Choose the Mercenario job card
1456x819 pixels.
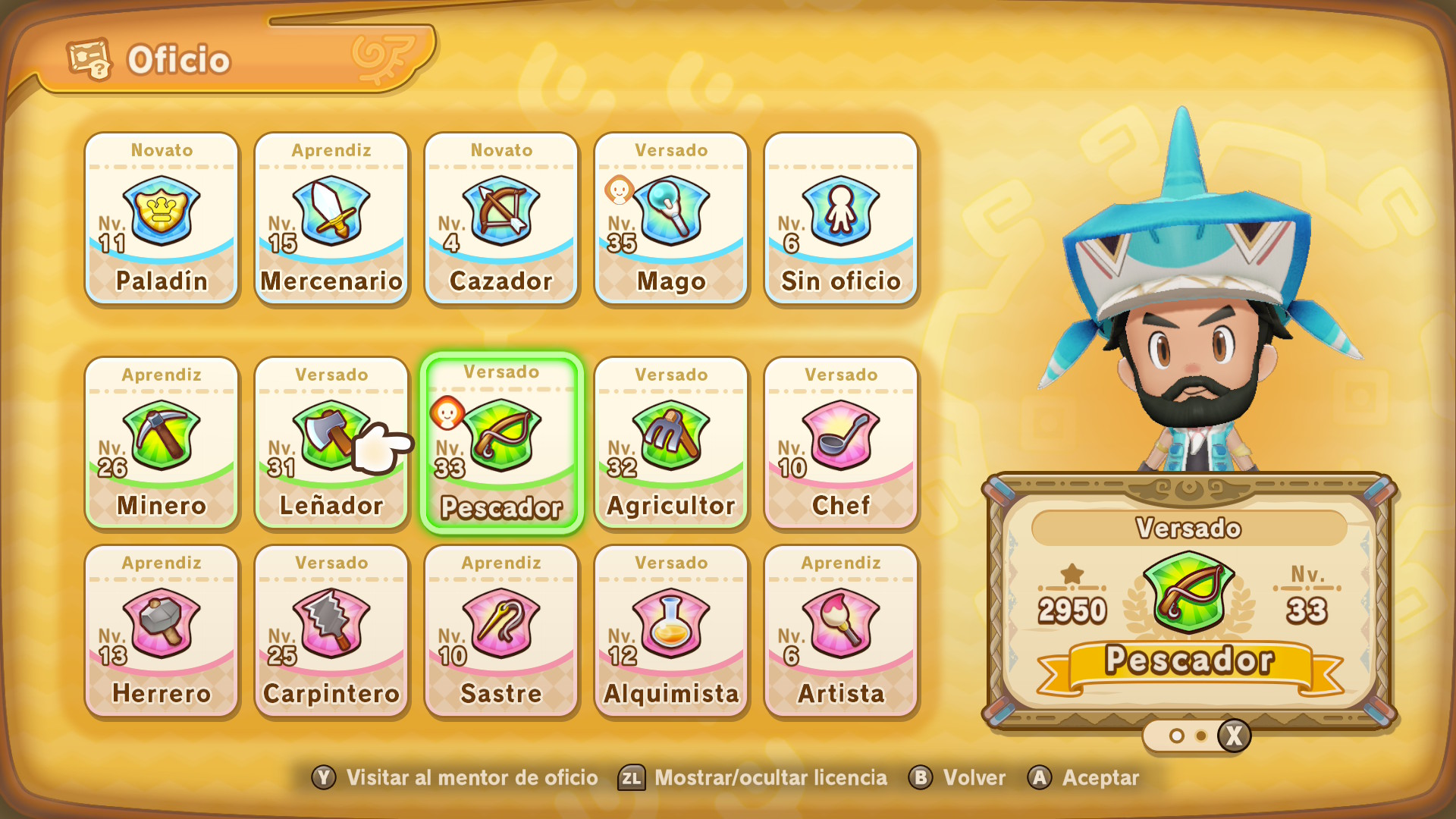(x=331, y=218)
